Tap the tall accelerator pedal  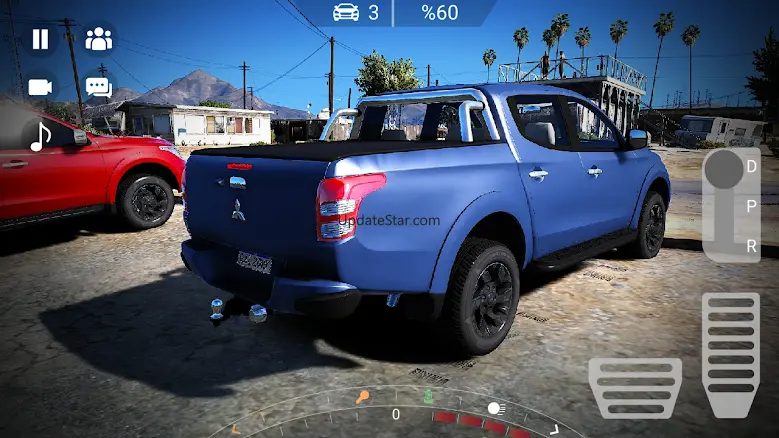coord(730,354)
